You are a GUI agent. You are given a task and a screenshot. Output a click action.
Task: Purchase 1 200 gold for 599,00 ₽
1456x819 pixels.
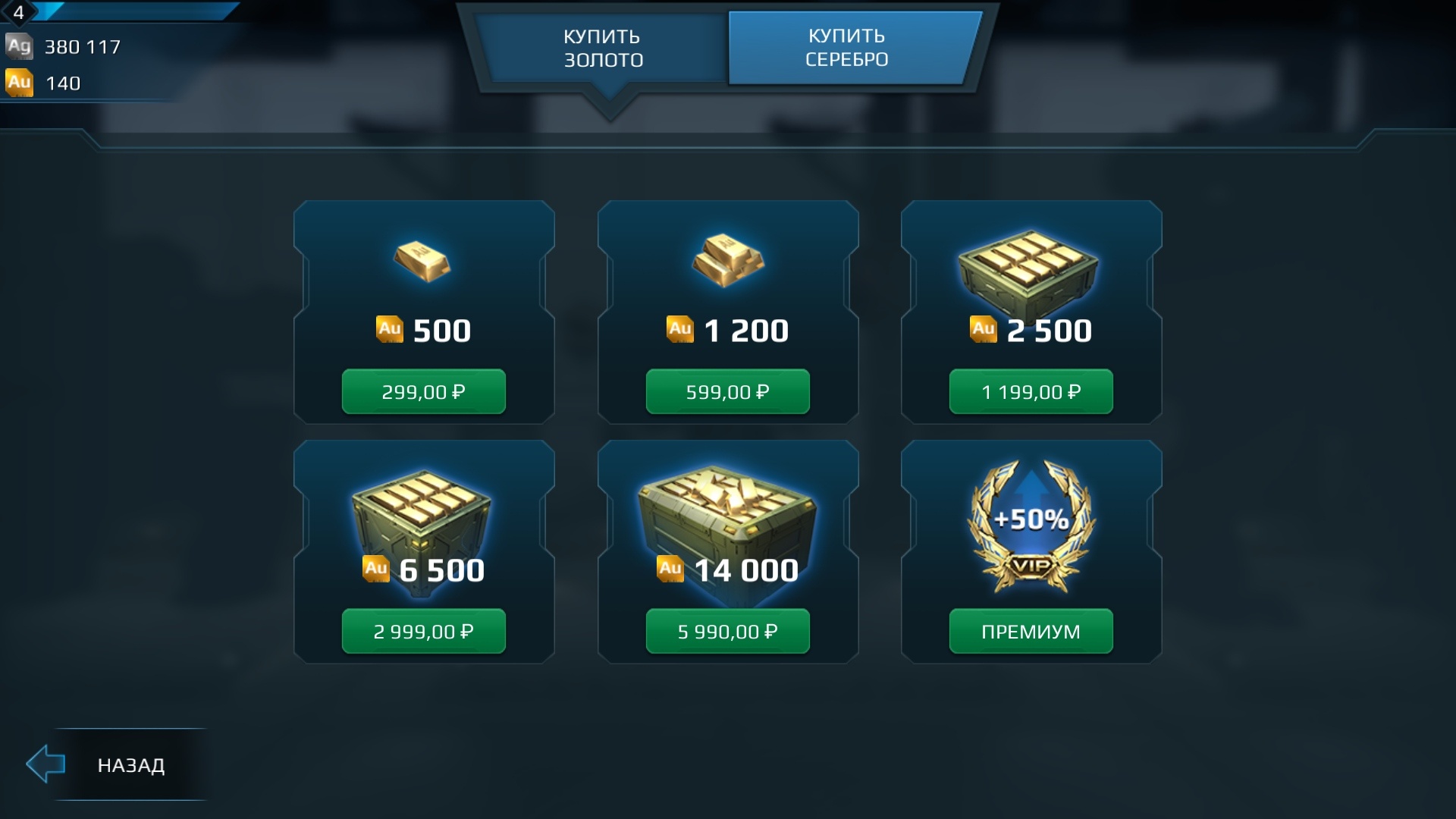pyautogui.click(x=727, y=392)
